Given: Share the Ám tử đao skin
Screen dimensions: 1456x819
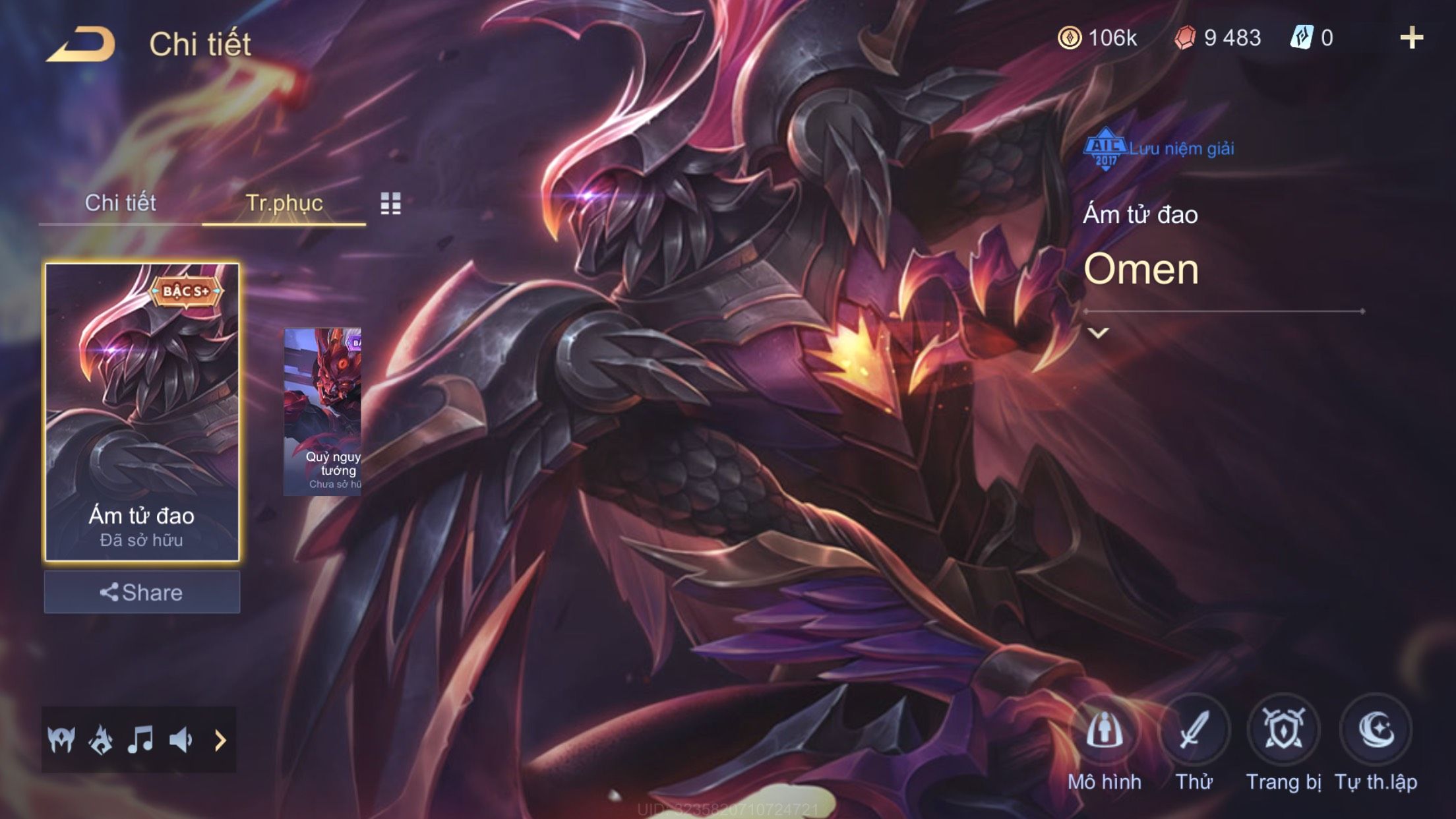Looking at the screenshot, I should click(x=142, y=592).
